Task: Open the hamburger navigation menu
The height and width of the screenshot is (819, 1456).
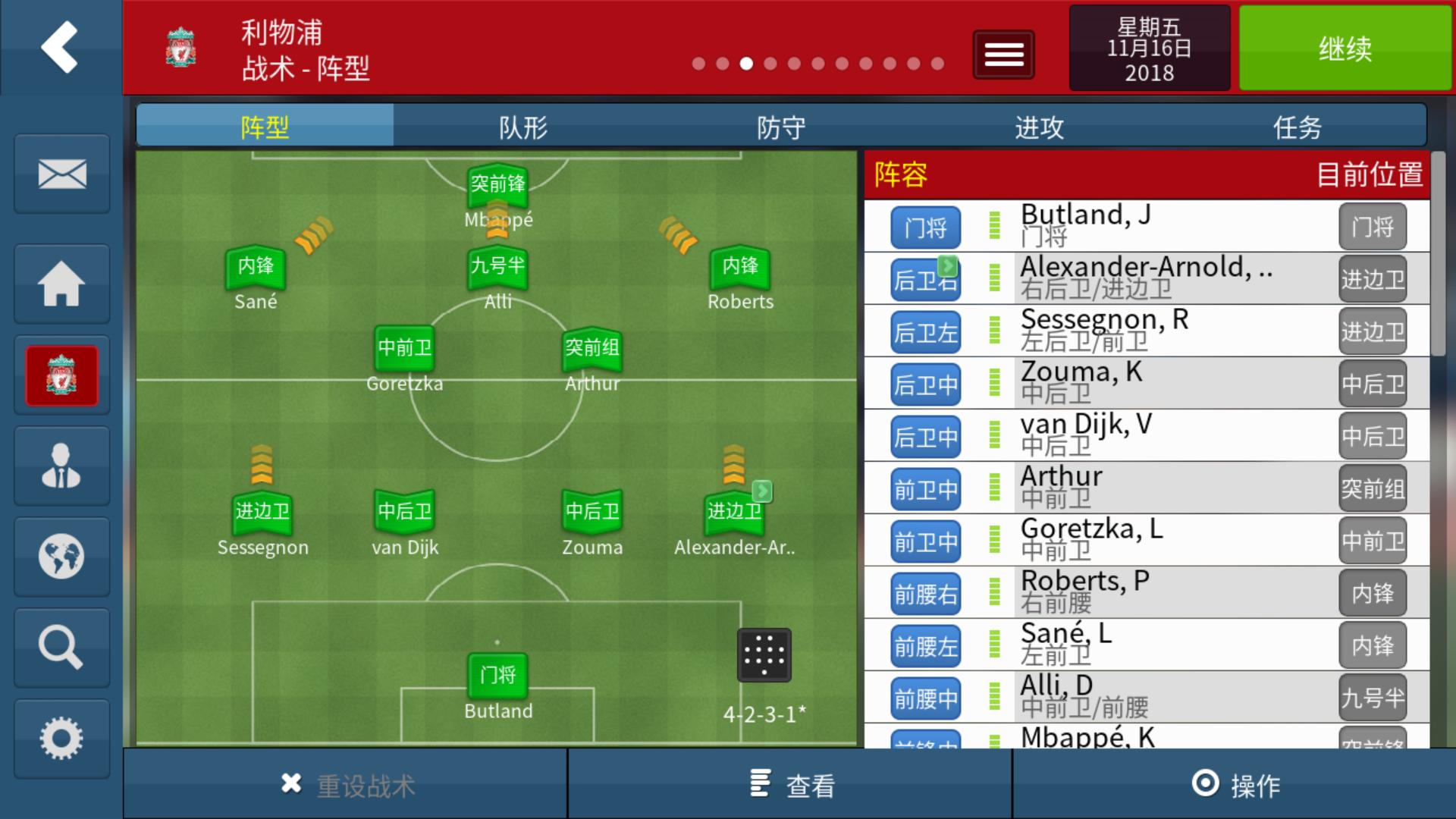Action: (1003, 54)
